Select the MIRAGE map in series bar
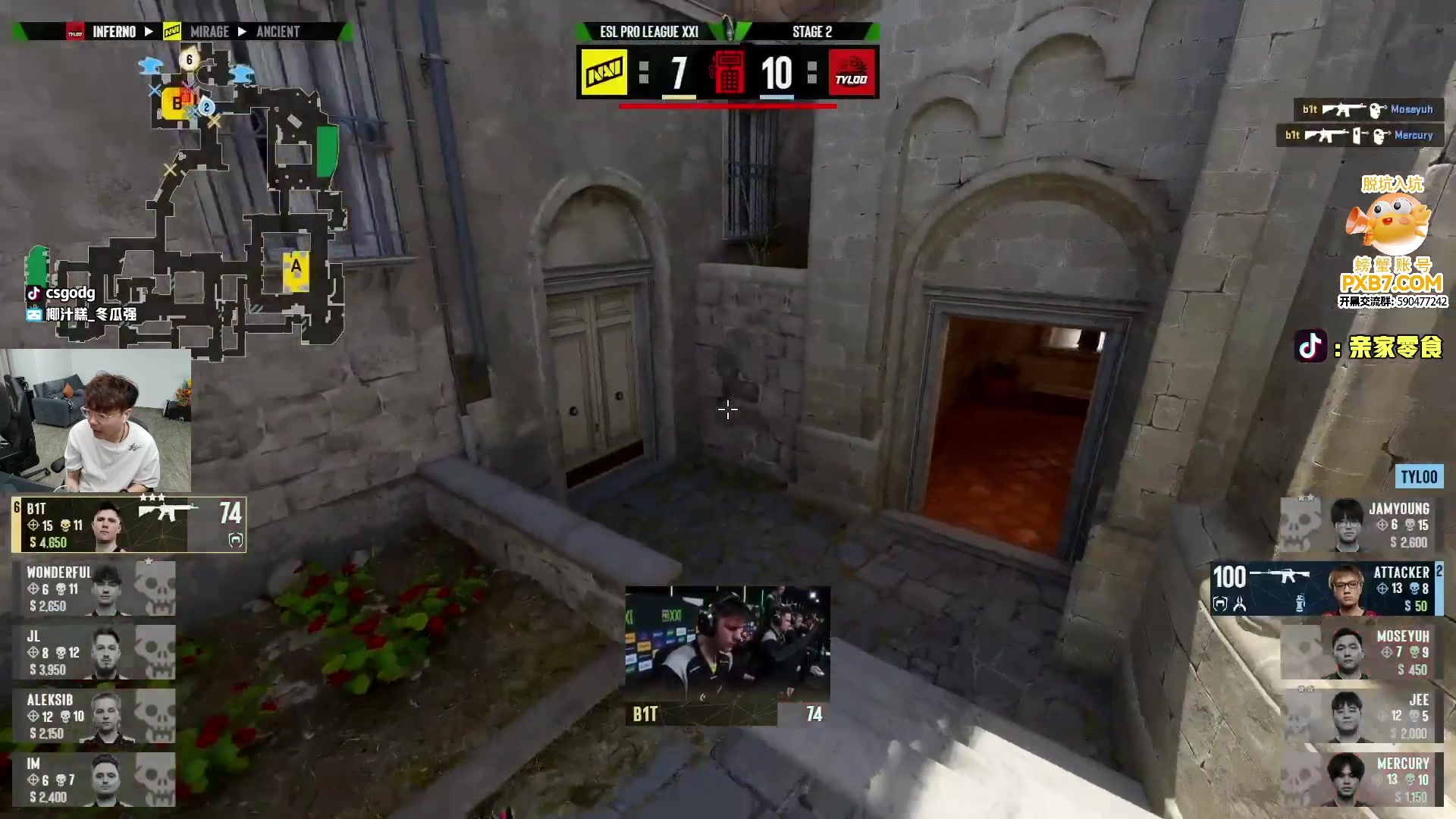This screenshot has width=1456, height=819. [x=209, y=32]
